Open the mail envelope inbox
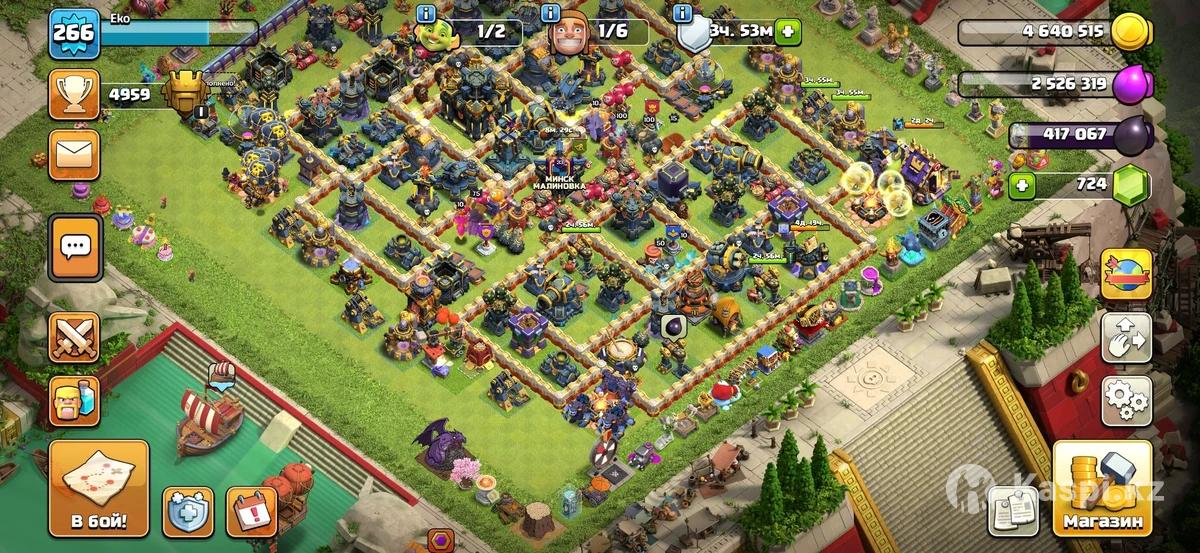1200x553 pixels. [74, 154]
